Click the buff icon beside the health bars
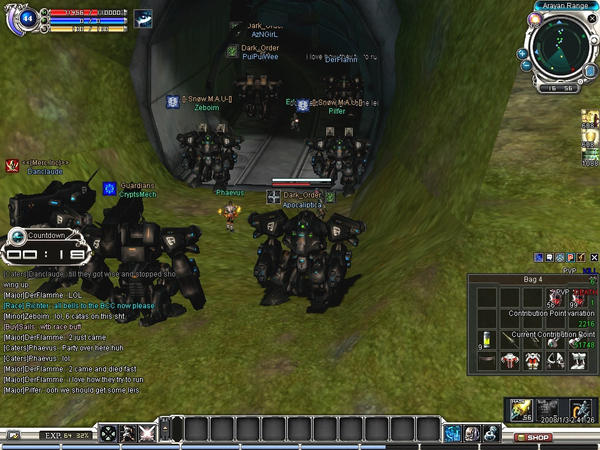Screen dimensions: 600x450 tap(144, 18)
